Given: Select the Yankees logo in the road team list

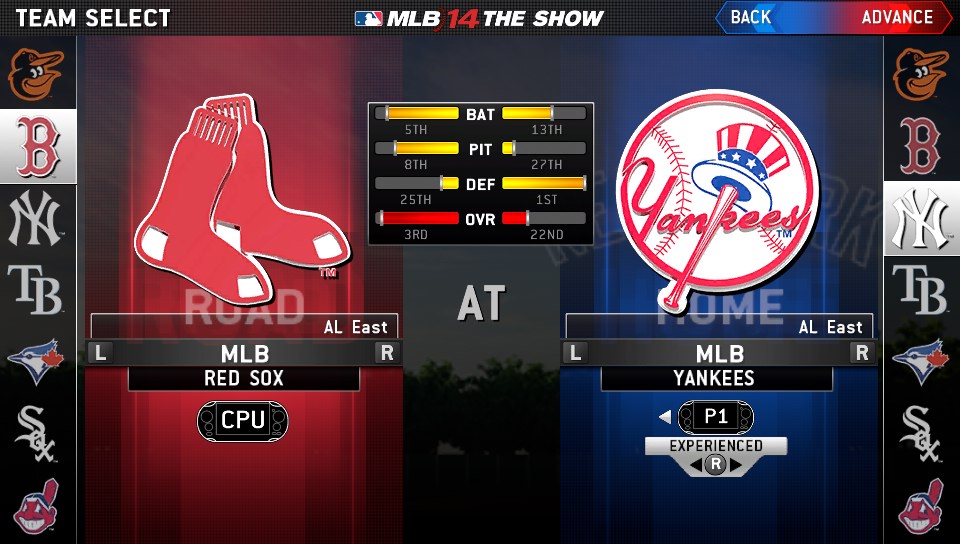Looking at the screenshot, I should point(37,220).
